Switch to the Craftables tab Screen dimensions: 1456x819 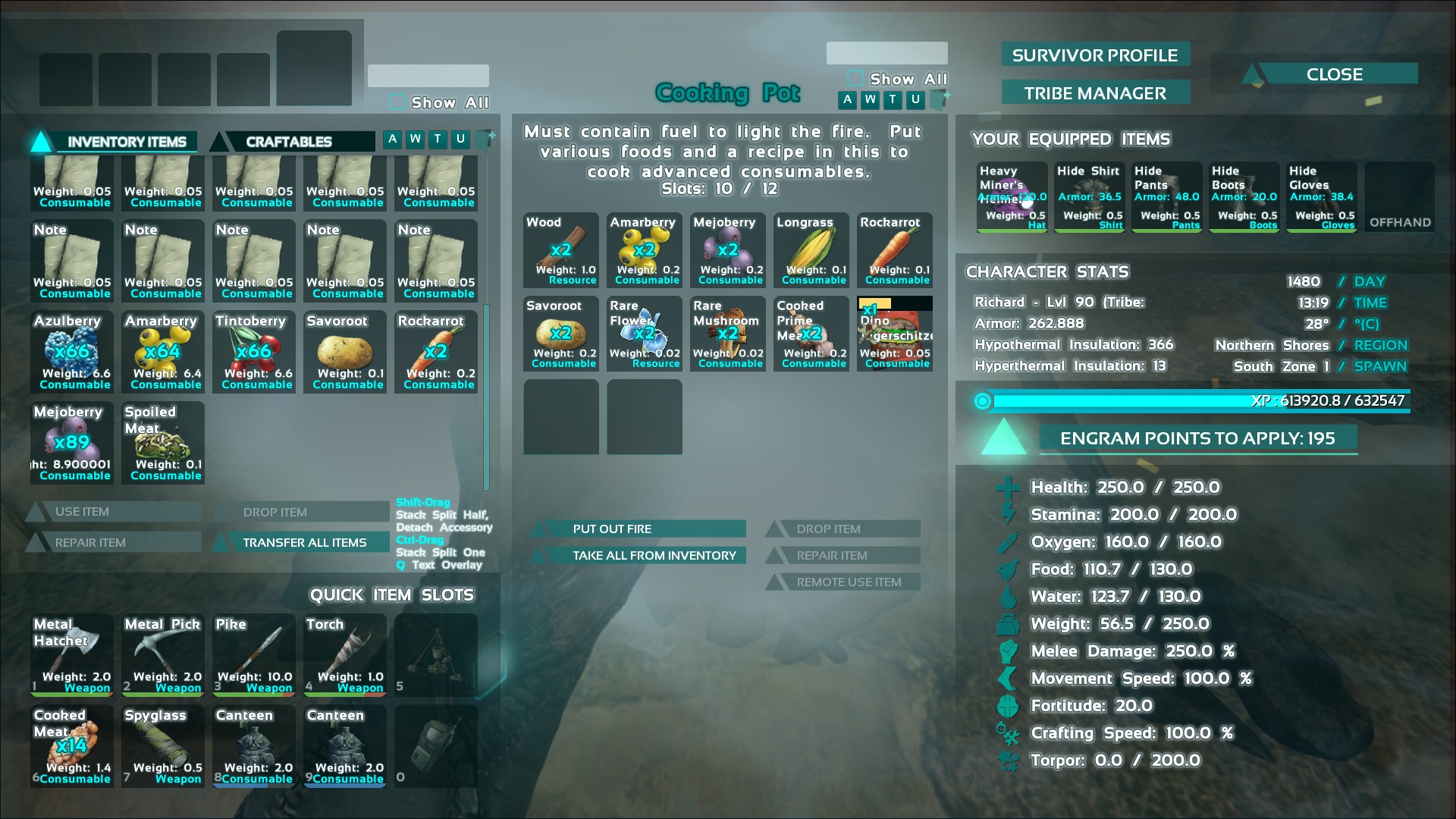tap(289, 142)
